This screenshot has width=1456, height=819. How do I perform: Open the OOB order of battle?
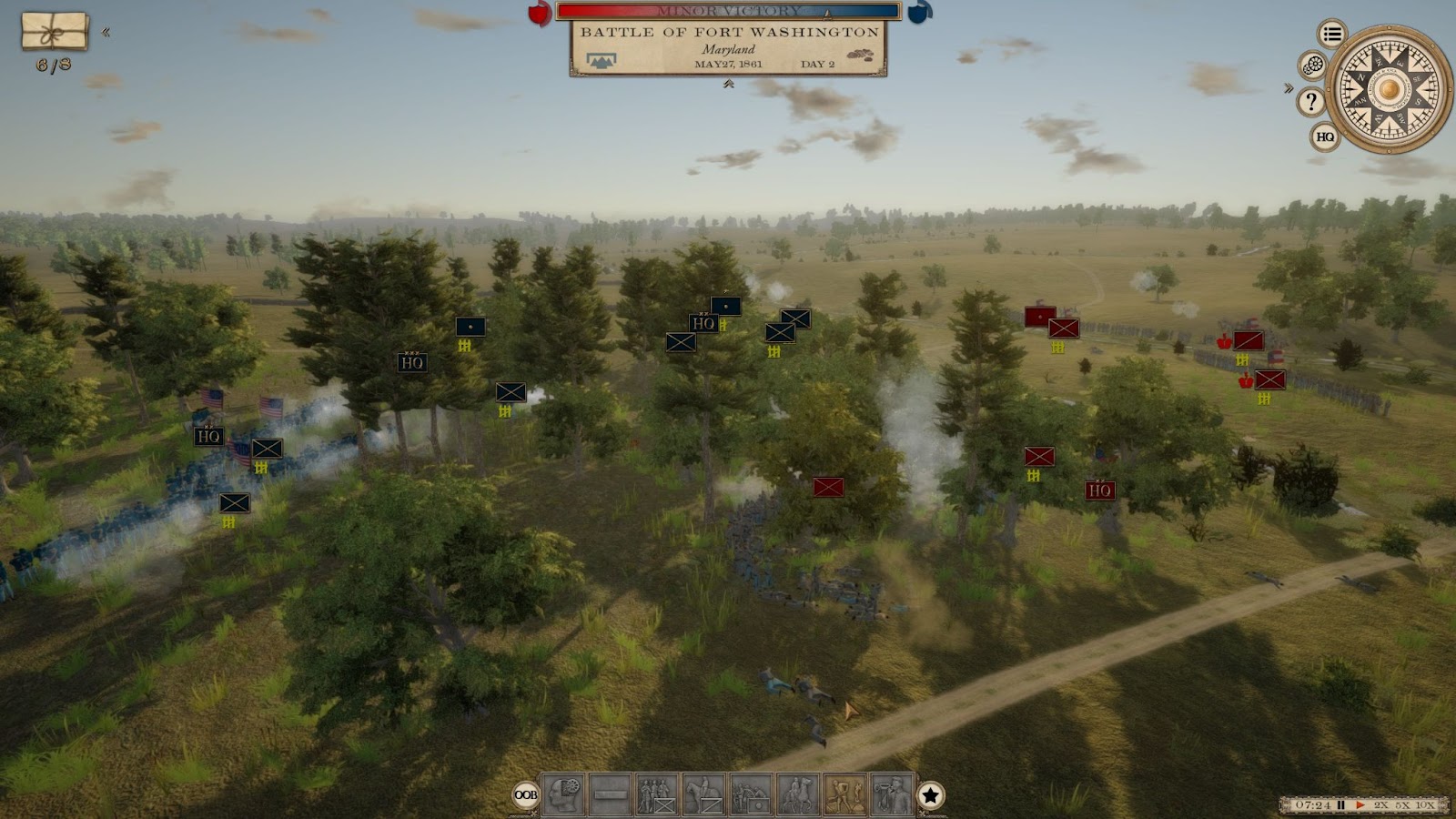click(526, 795)
